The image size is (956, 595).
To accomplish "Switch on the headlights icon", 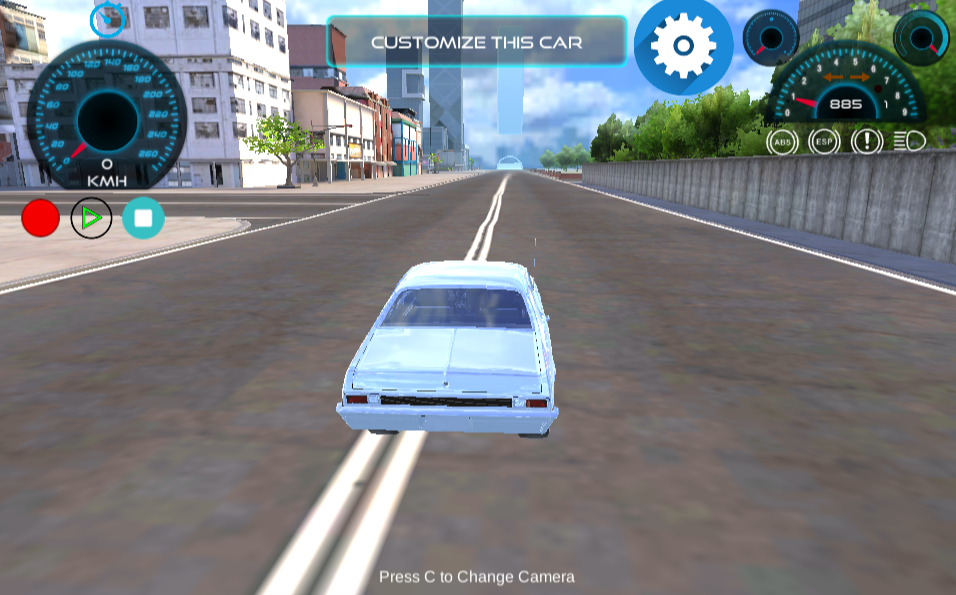I will pos(909,141).
